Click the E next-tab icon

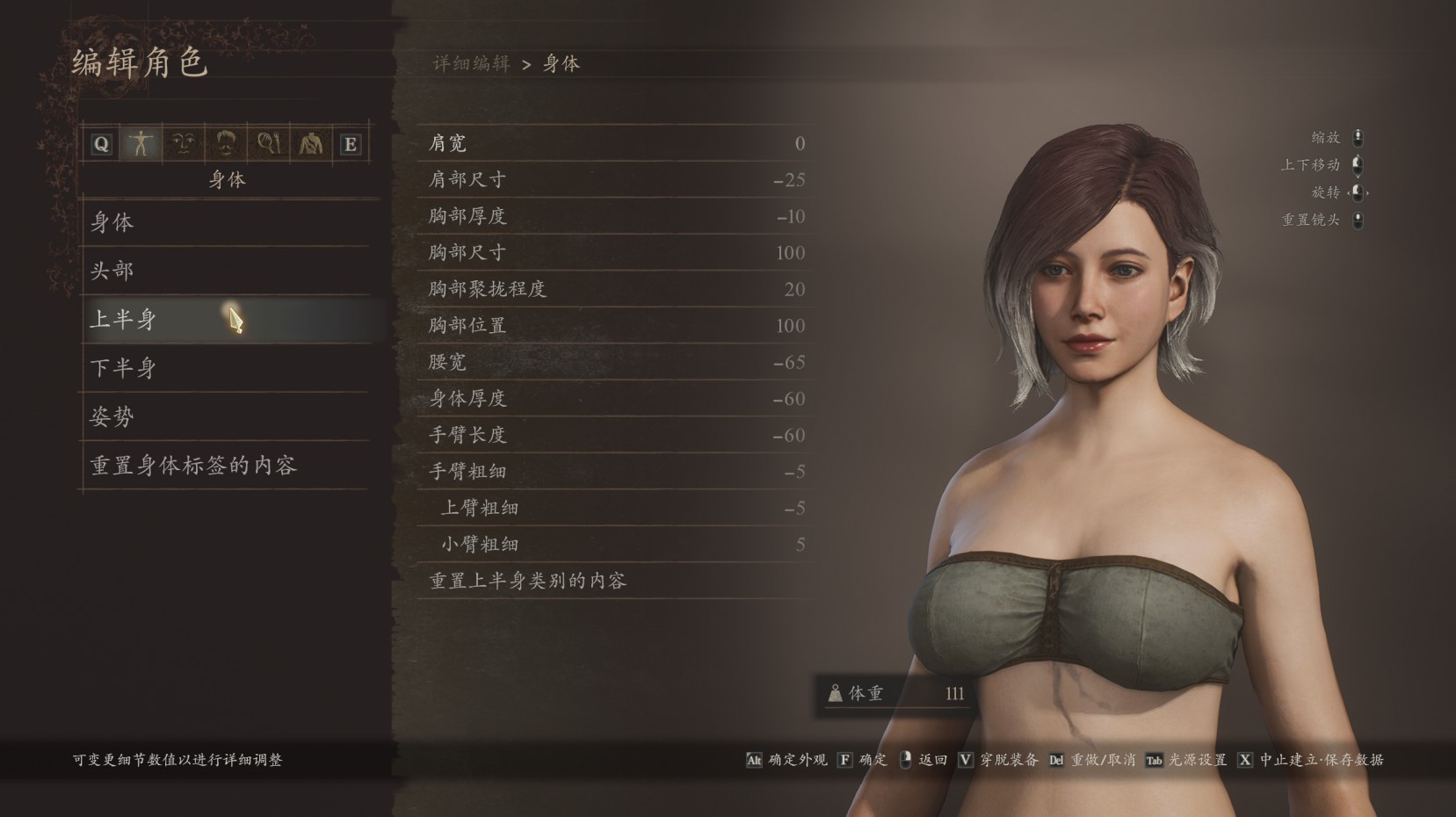[351, 143]
